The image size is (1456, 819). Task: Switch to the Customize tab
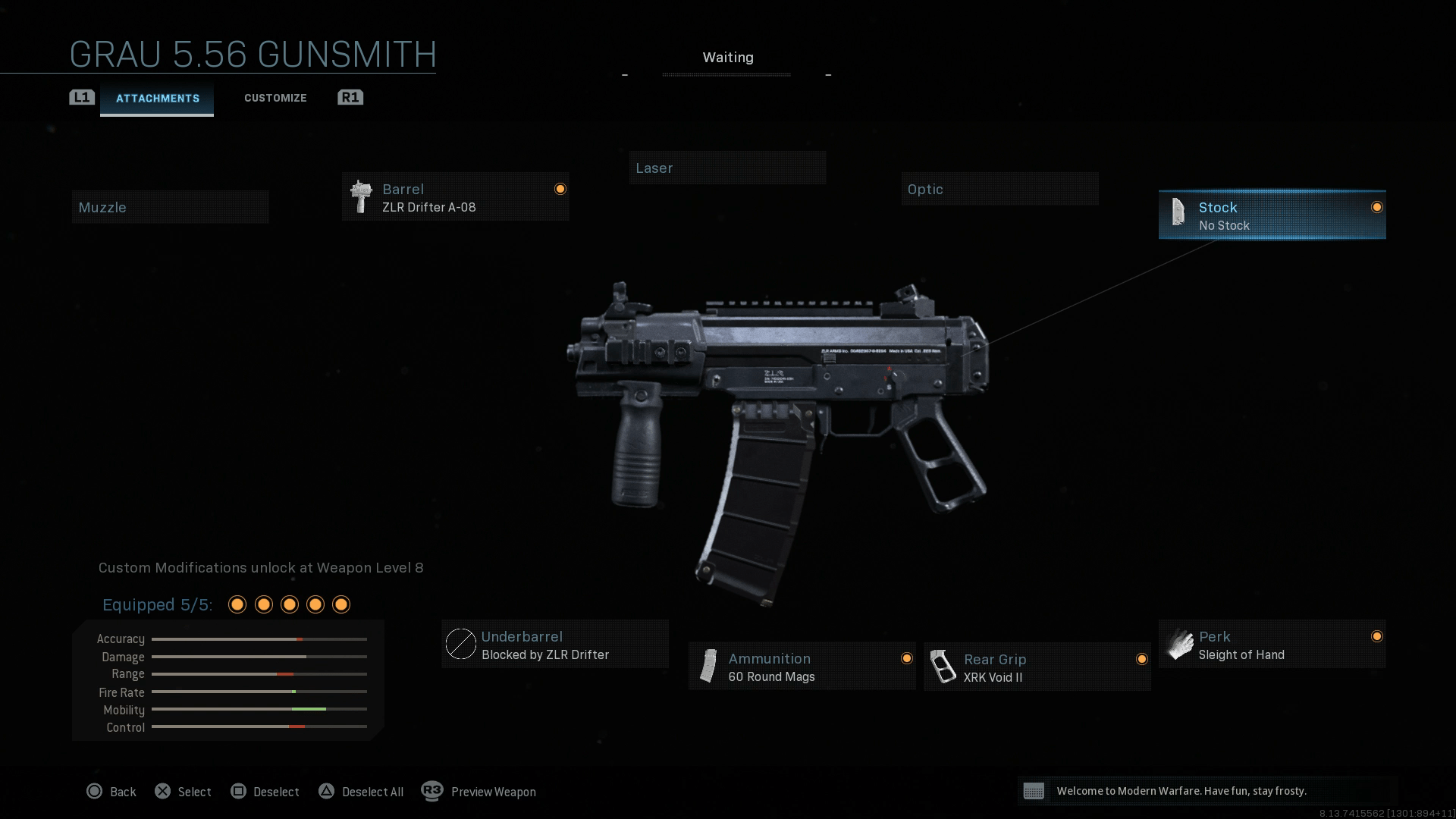click(x=275, y=97)
